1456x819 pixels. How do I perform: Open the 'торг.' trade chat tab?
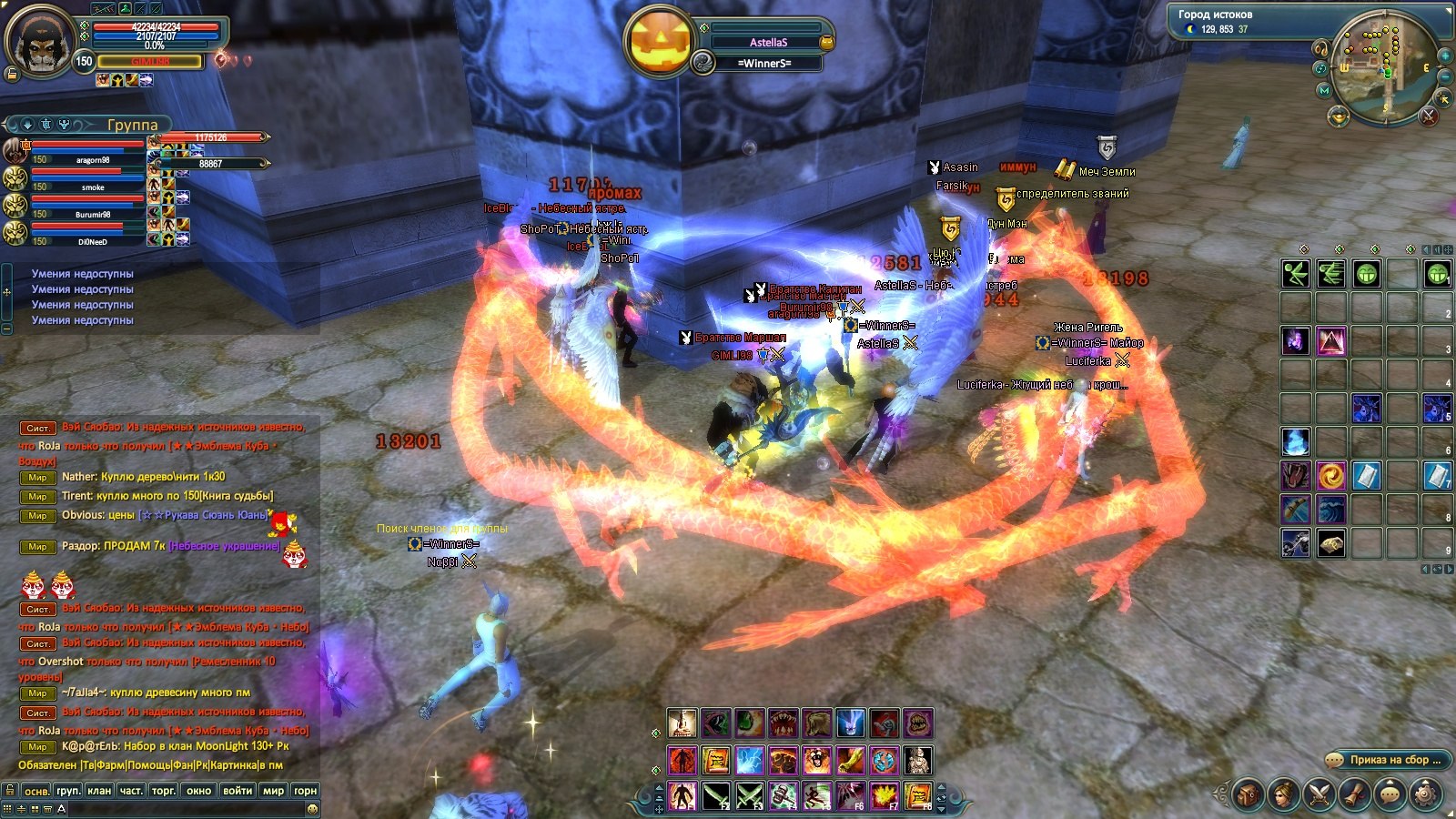(164, 790)
